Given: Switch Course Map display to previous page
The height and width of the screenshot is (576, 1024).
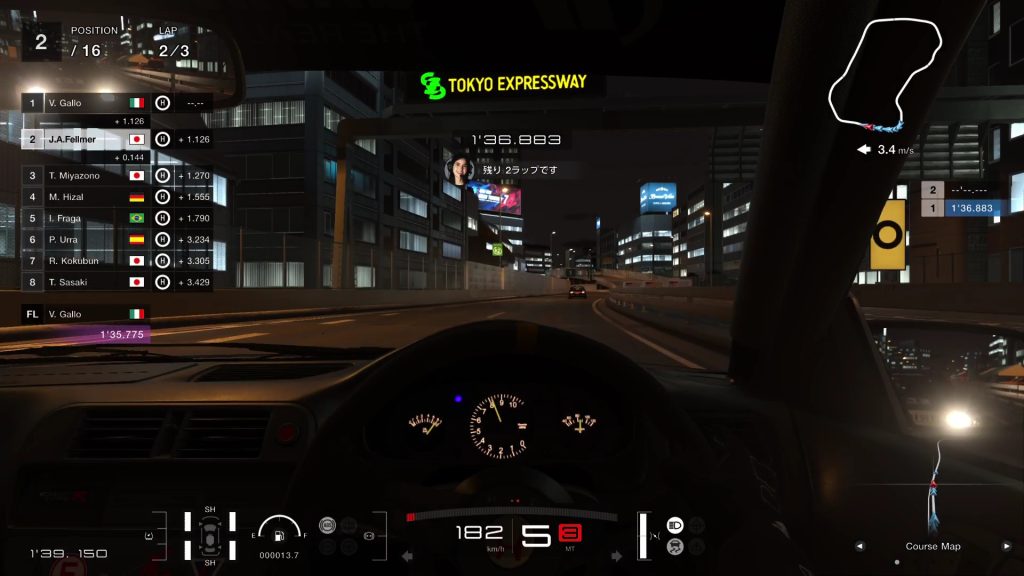Looking at the screenshot, I should click(x=858, y=546).
